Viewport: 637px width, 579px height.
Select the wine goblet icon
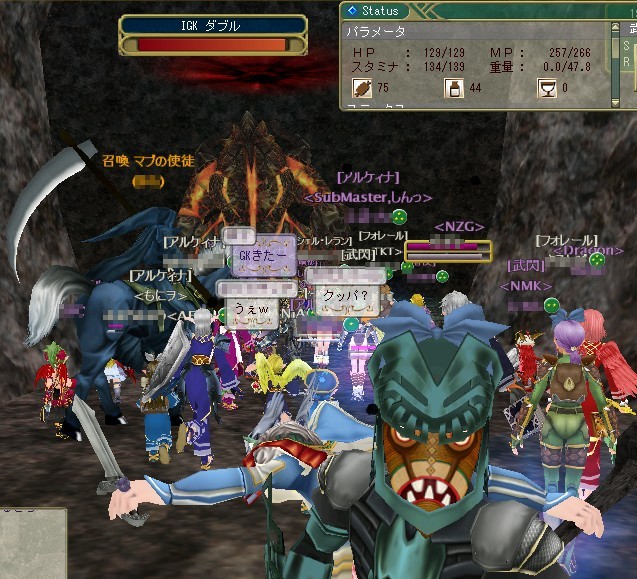(546, 88)
